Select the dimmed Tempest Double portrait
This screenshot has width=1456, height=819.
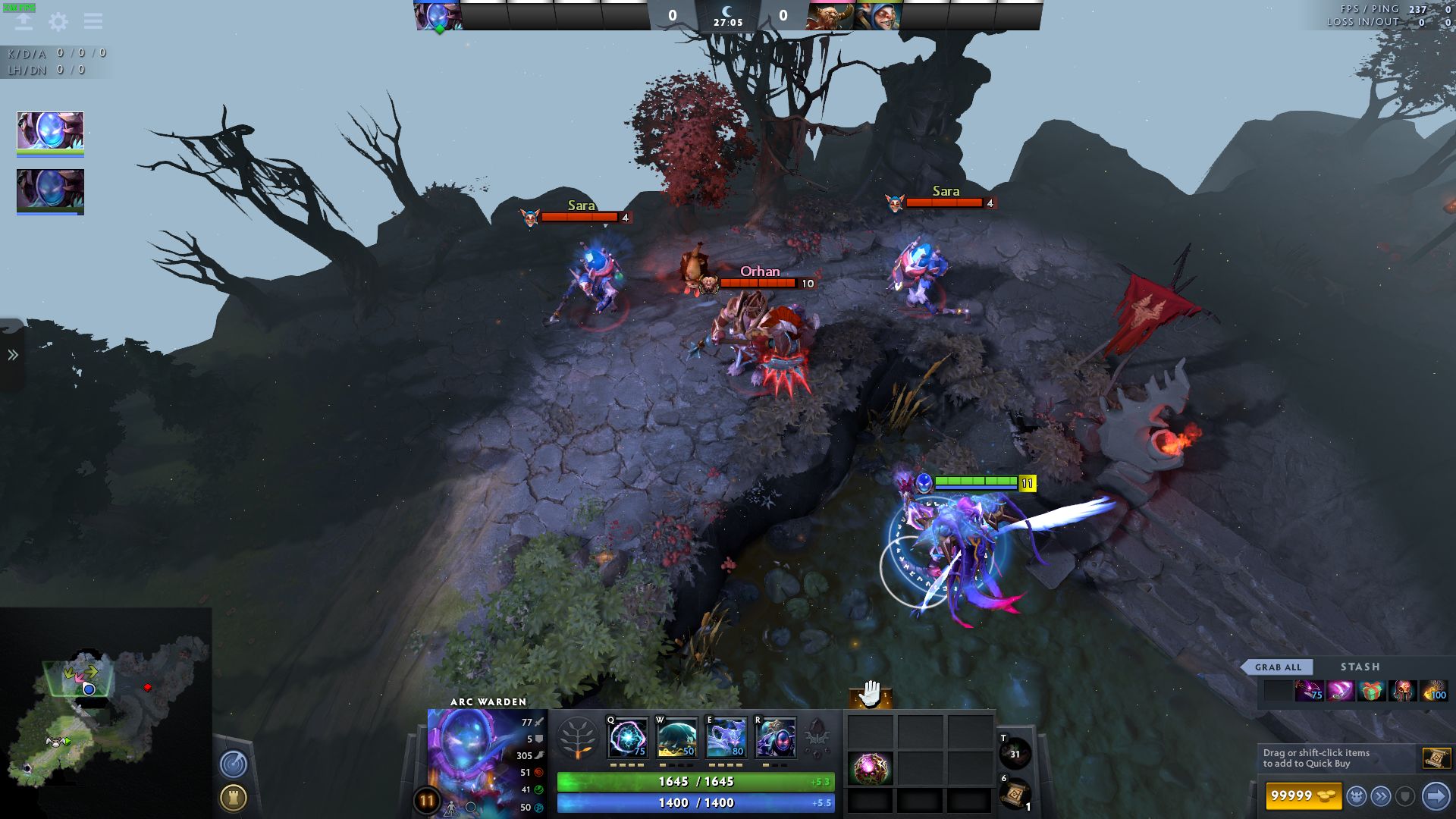pos(50,190)
